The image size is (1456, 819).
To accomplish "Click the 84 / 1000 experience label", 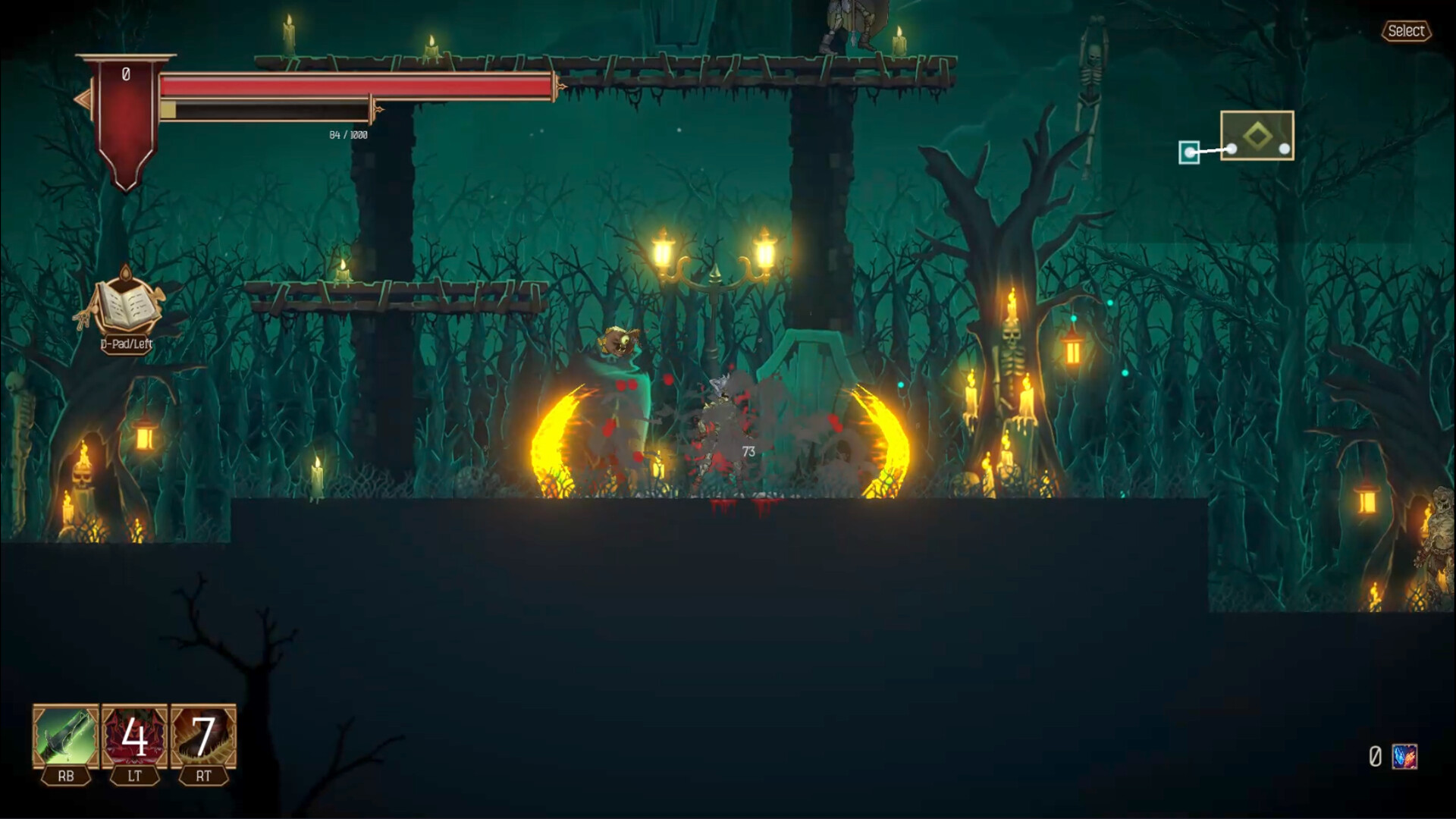I will coord(347,133).
